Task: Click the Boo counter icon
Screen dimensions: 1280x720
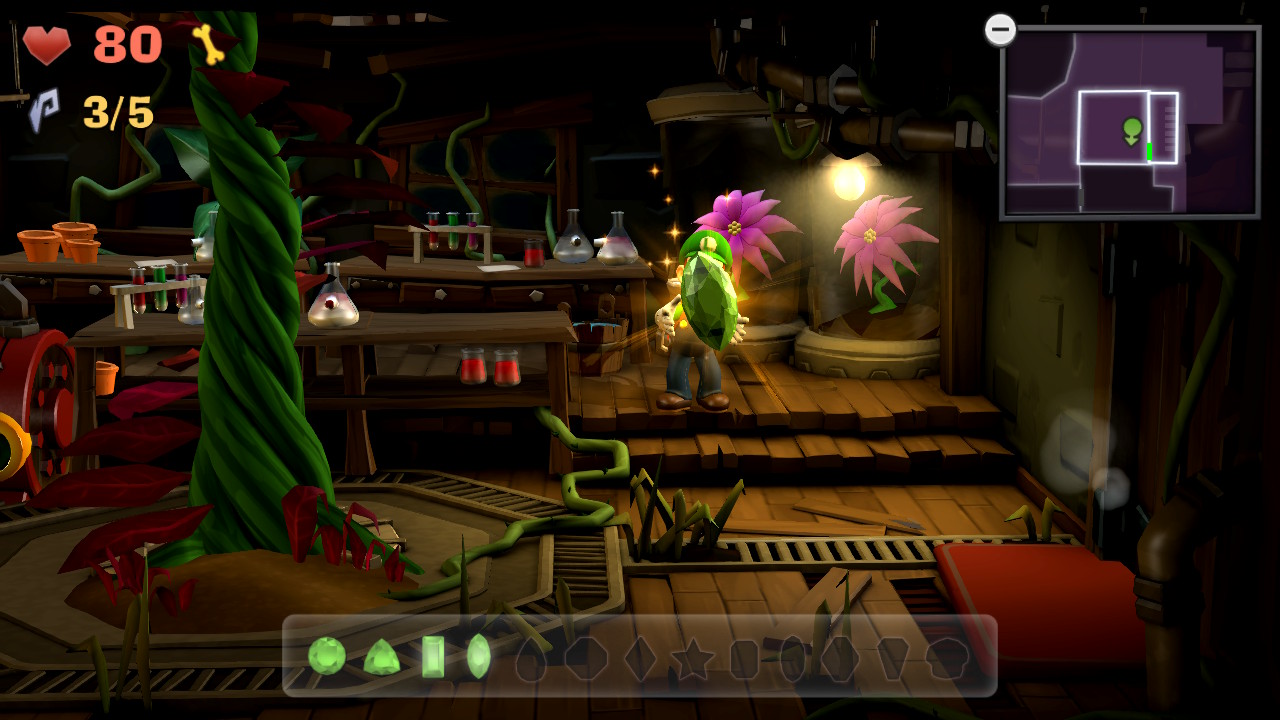Action: click(x=44, y=110)
